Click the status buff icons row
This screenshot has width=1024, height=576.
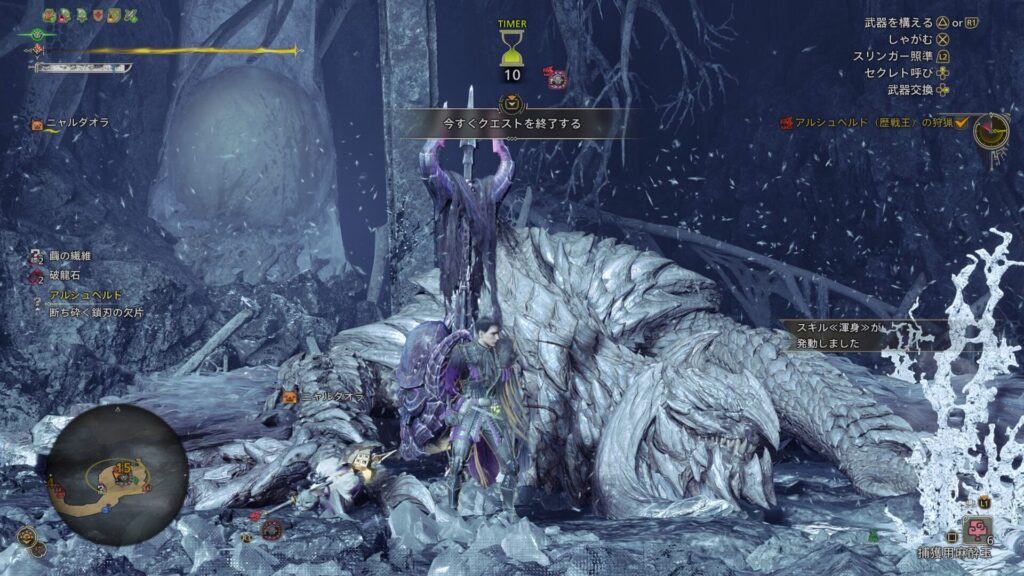(90, 16)
